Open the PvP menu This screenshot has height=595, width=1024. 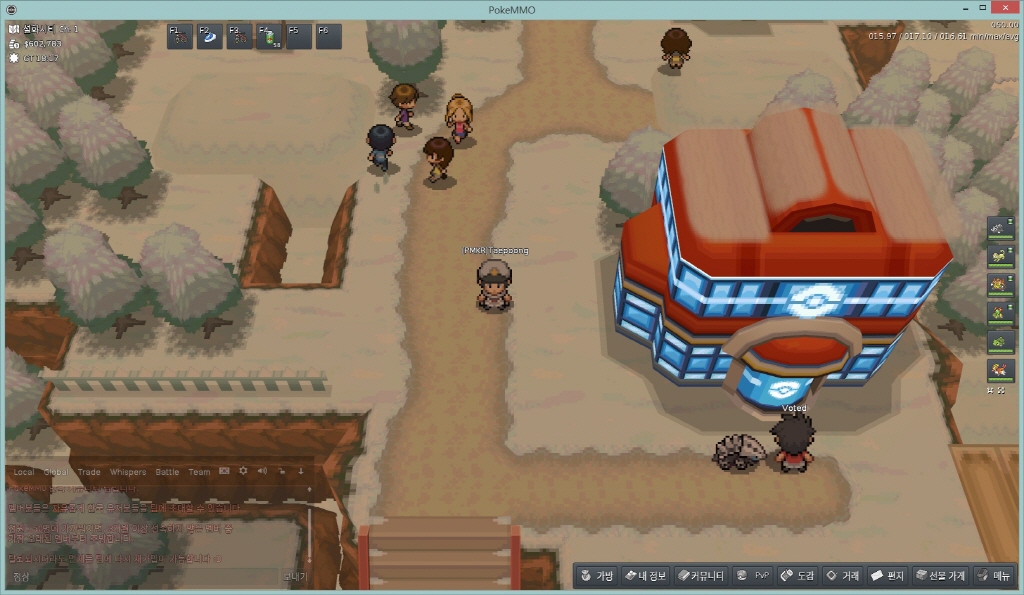(x=753, y=576)
